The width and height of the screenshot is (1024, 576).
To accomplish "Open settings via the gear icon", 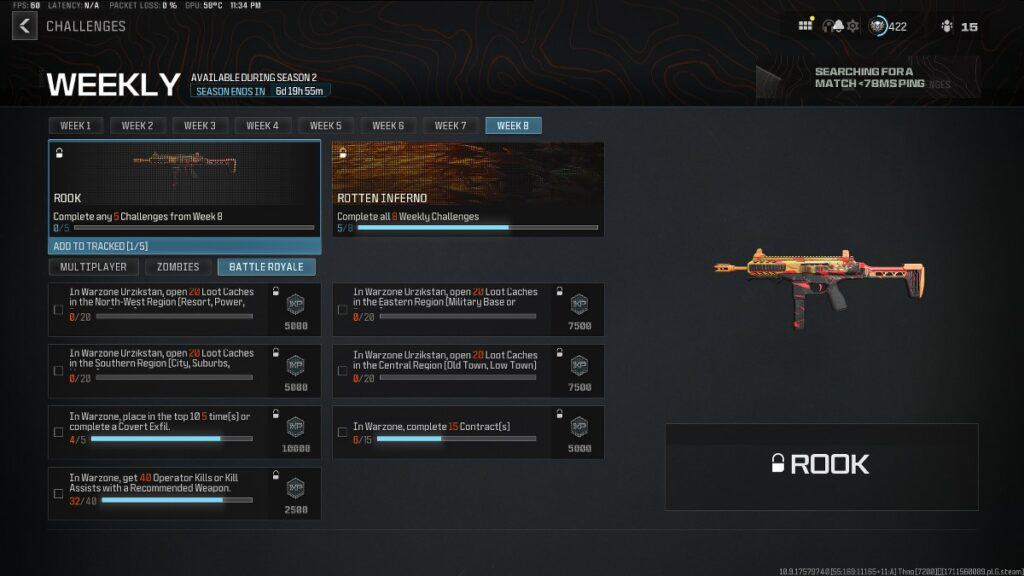I will click(853, 26).
